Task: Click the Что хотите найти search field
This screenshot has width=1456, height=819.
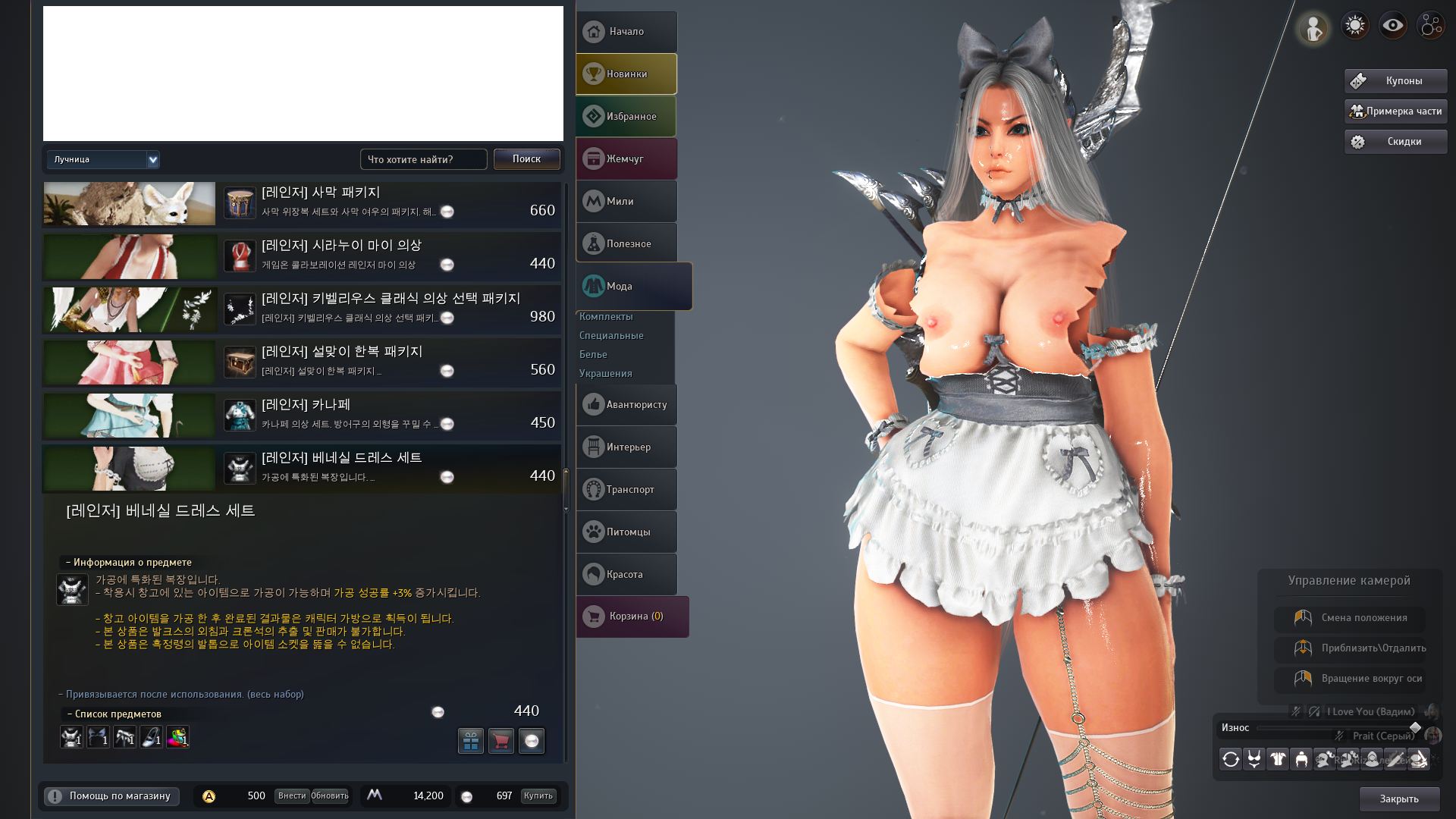Action: (422, 159)
